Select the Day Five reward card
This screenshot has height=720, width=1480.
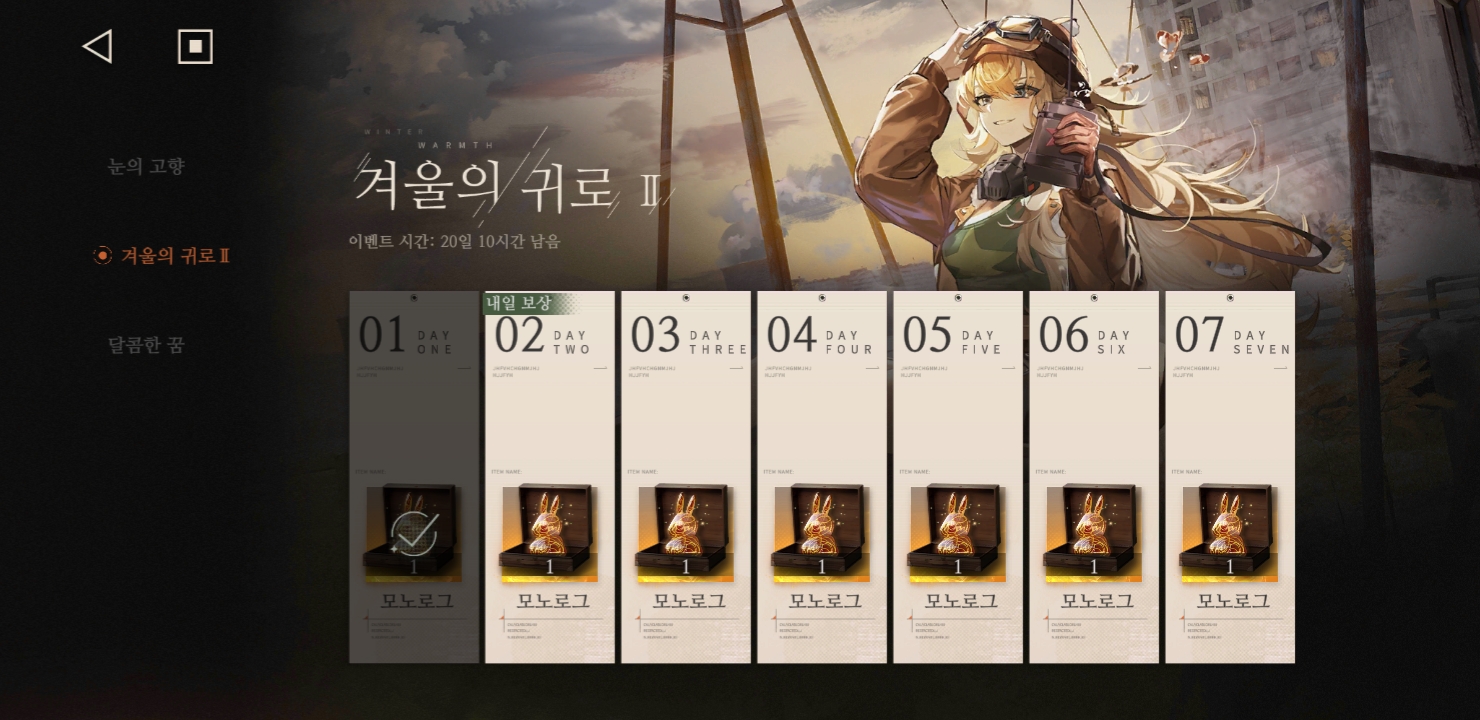958,477
